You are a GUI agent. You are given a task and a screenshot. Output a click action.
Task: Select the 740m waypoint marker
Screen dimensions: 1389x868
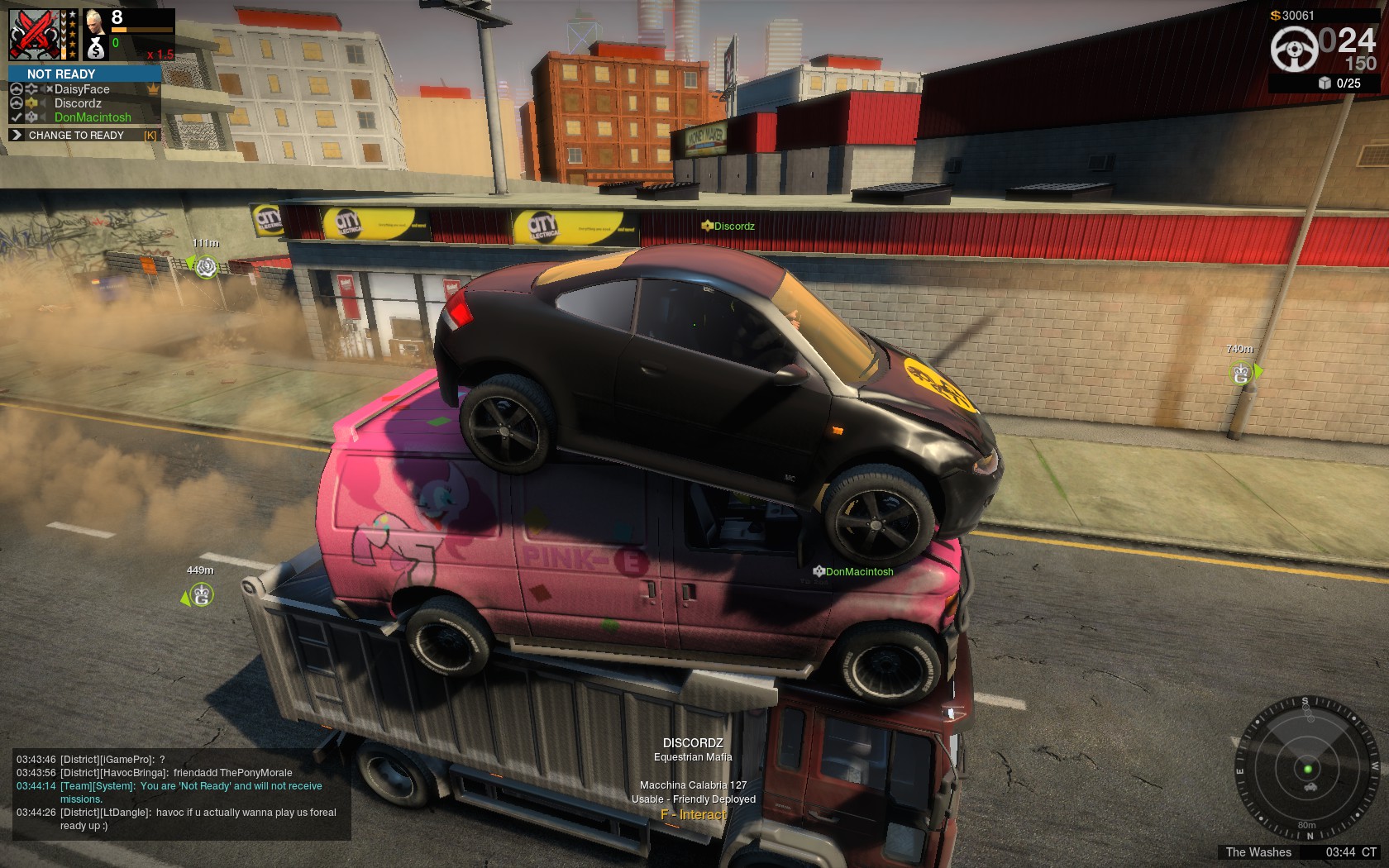click(x=1241, y=373)
